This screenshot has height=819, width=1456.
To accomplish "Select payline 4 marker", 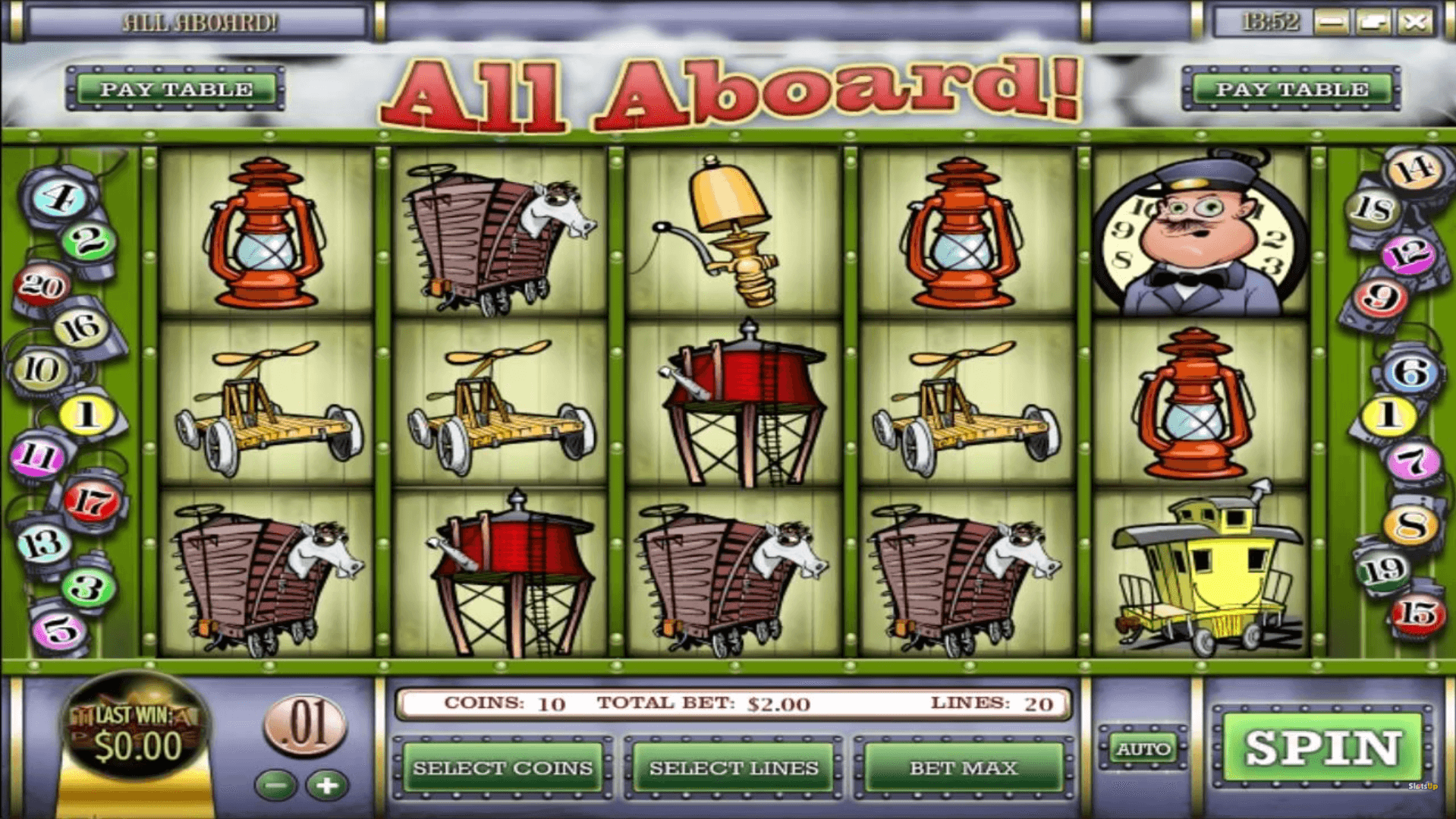I will click(x=59, y=197).
